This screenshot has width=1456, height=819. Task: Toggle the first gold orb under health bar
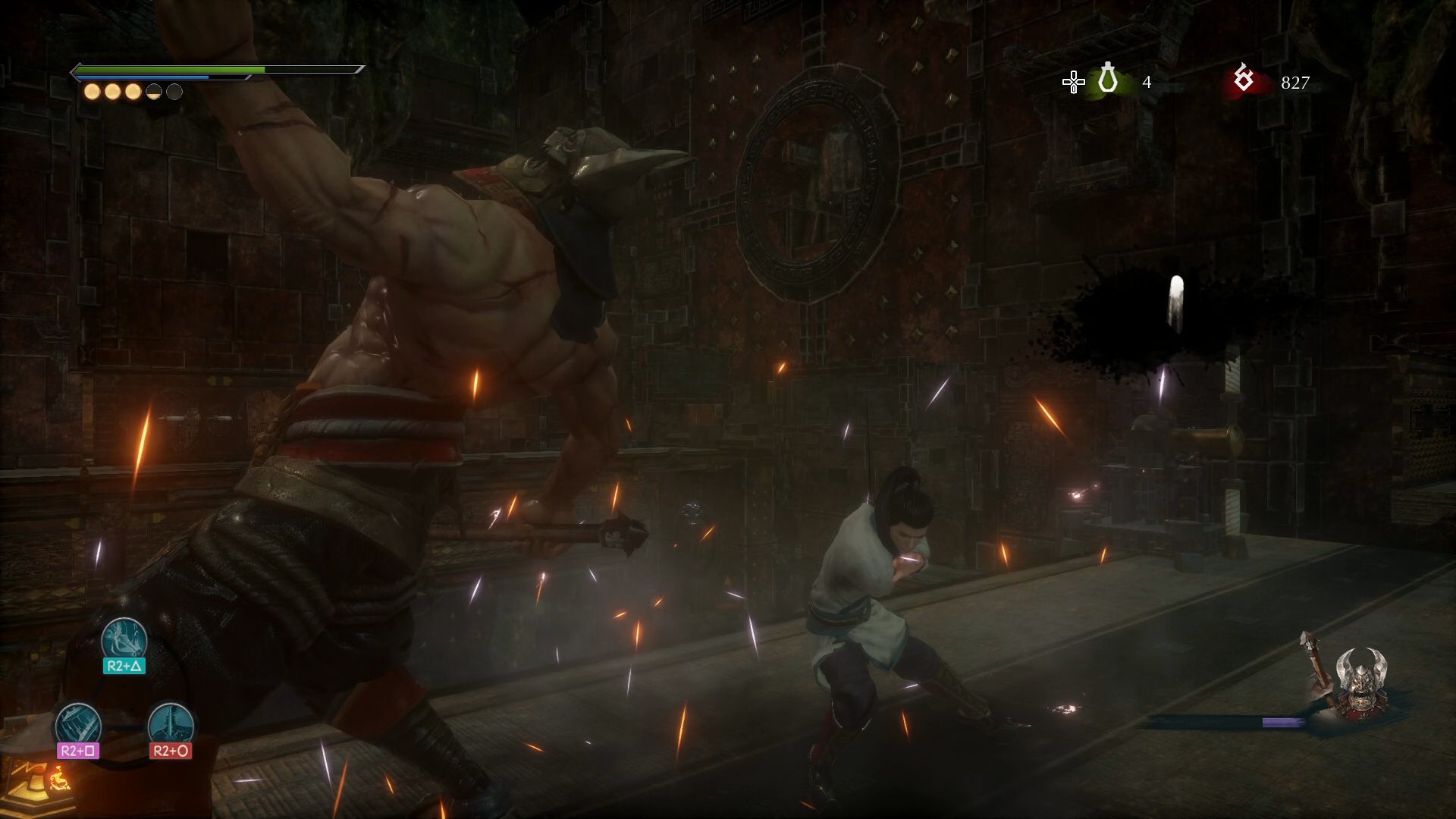(x=92, y=92)
